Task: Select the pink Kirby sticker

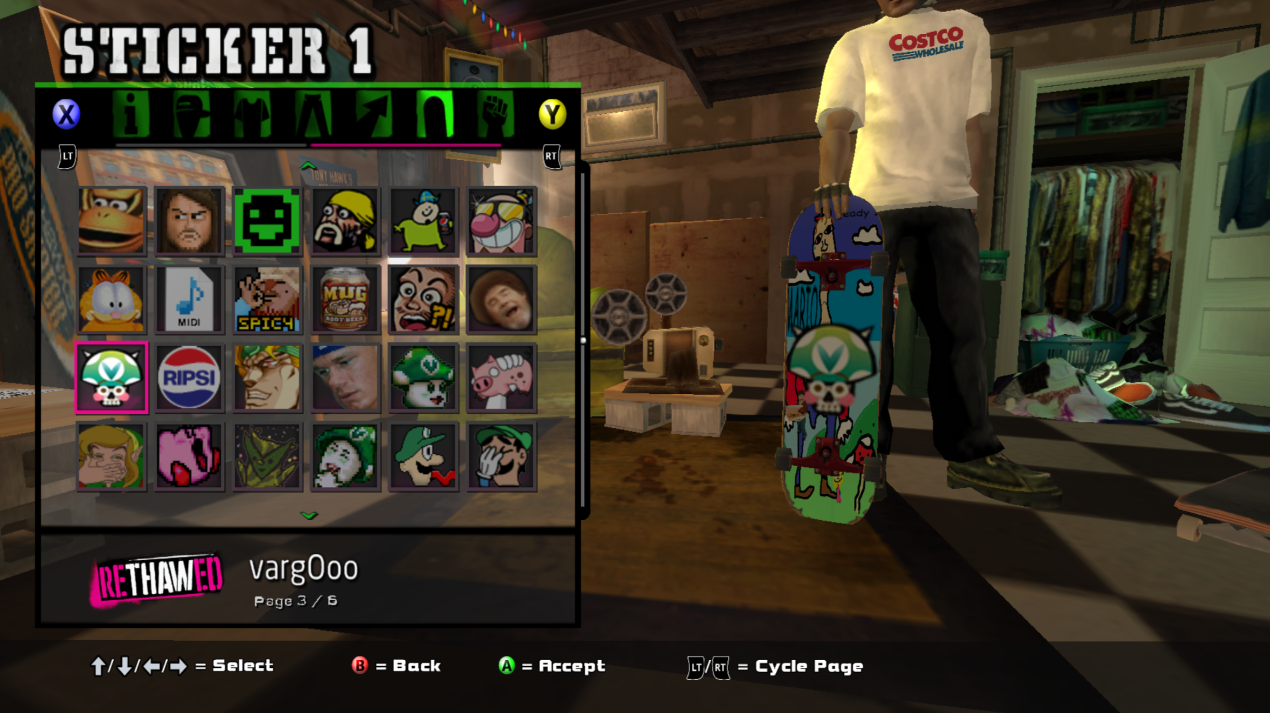Action: point(190,456)
